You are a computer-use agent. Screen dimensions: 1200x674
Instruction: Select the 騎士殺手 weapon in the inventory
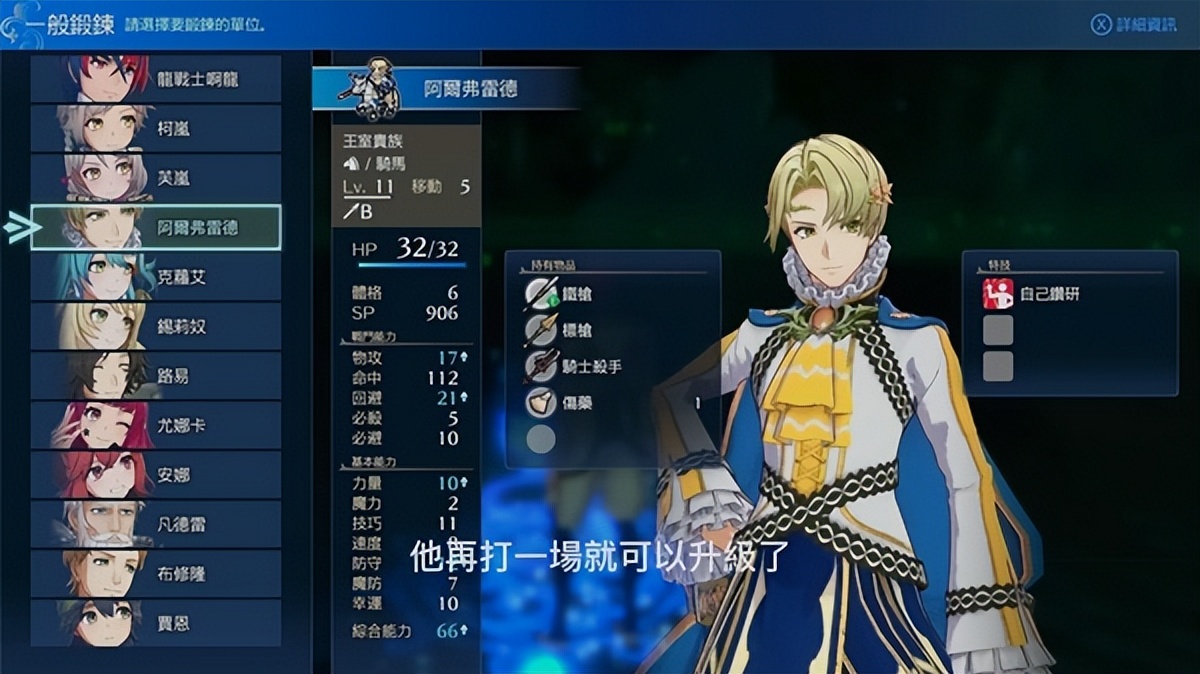pyautogui.click(x=590, y=367)
